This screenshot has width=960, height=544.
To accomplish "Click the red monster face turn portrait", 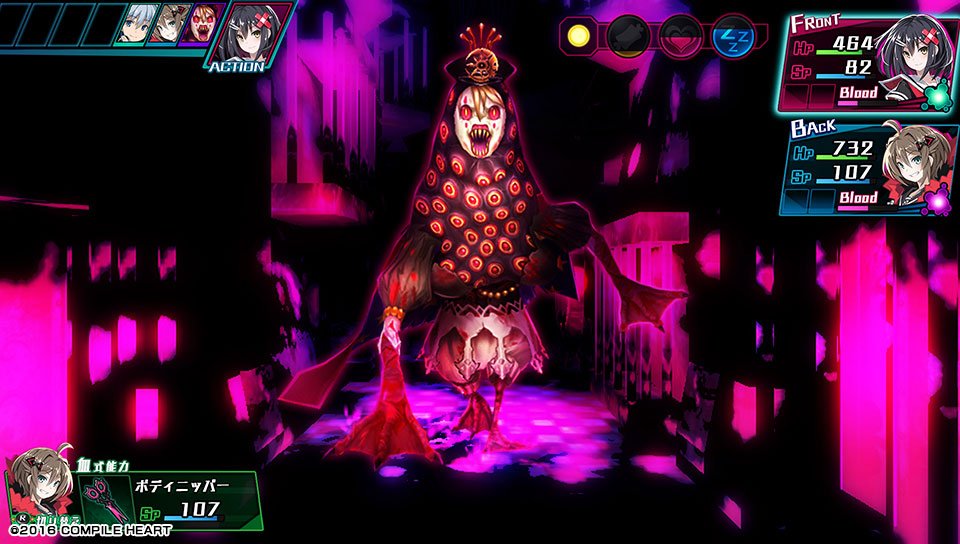I will [x=204, y=23].
